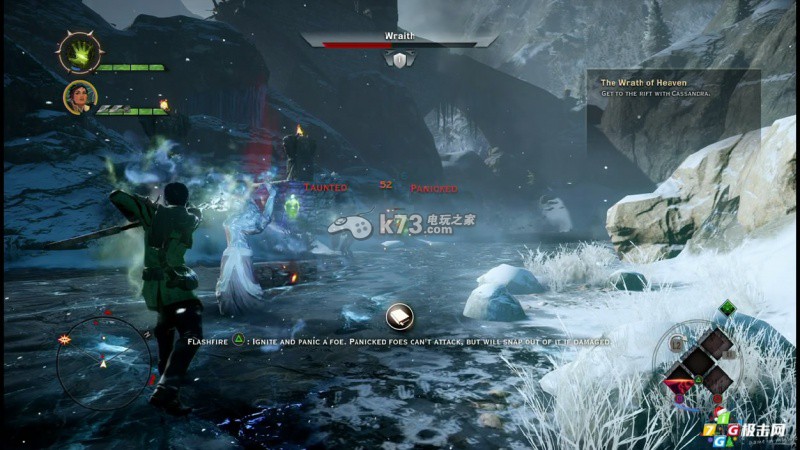800x450 pixels.
Task: Select the green glowing hand character portrait
Action: coord(76,52)
